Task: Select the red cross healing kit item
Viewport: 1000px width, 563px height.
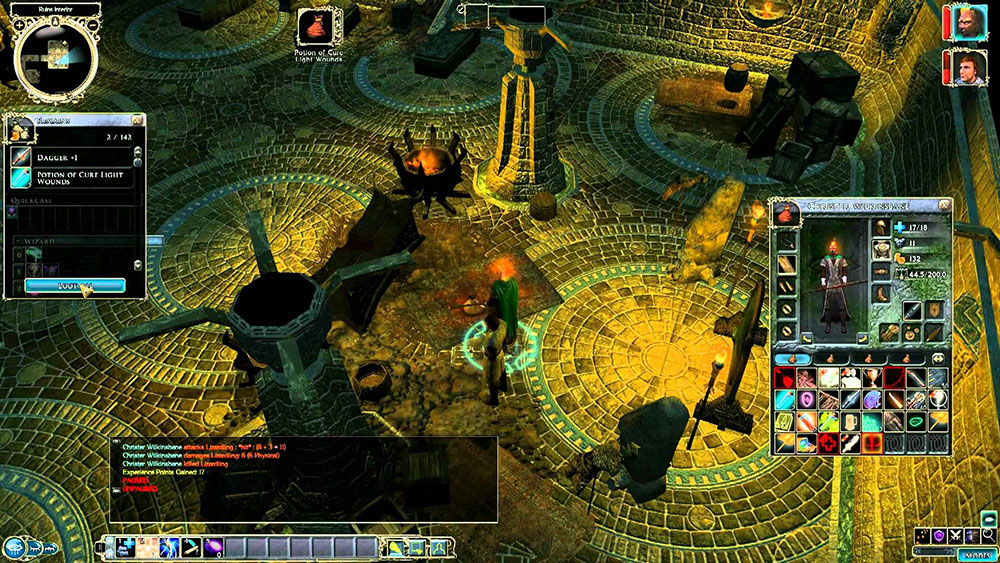Action: pyautogui.click(x=828, y=443)
